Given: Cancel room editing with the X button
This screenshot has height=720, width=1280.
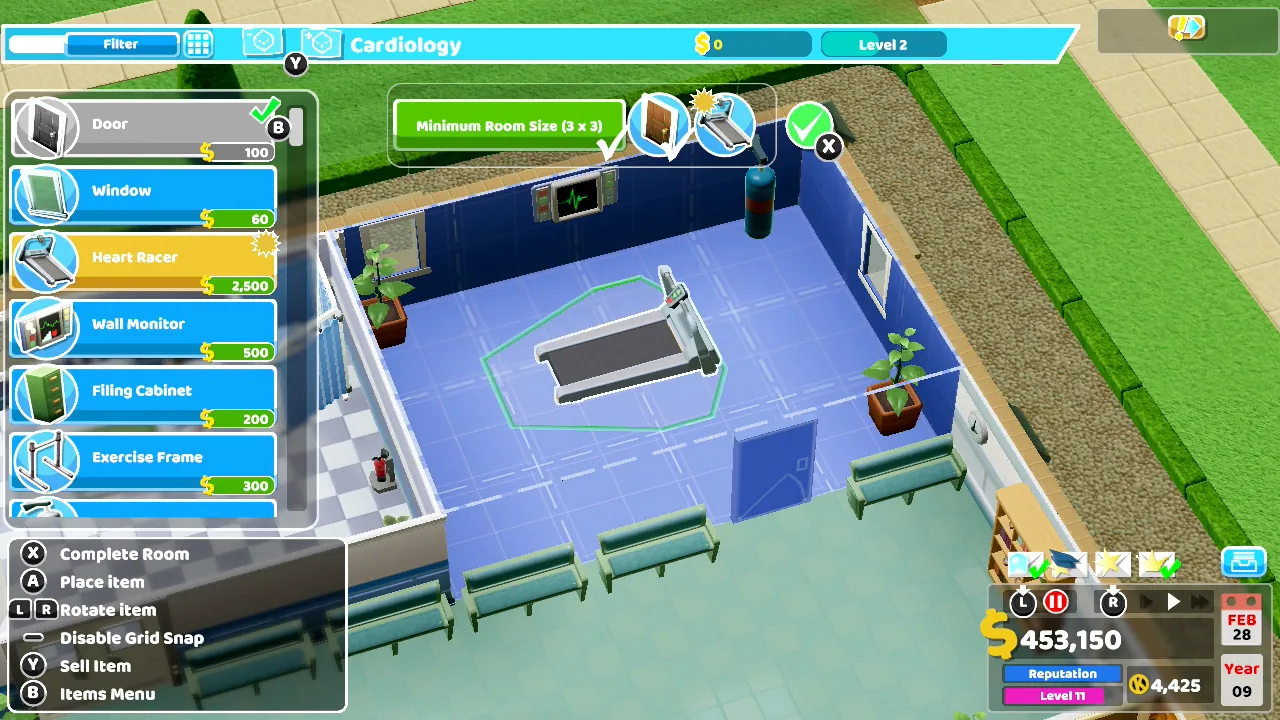Looking at the screenshot, I should click(x=829, y=146).
